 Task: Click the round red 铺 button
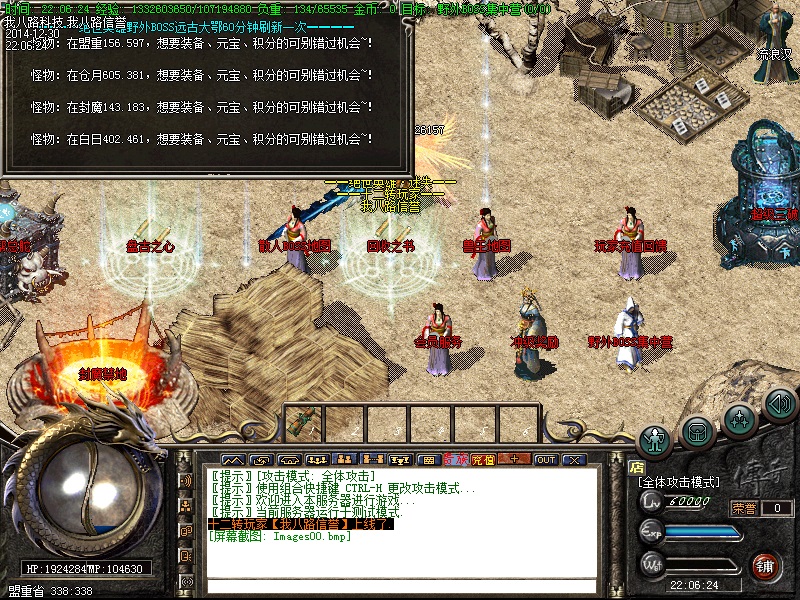tap(766, 565)
